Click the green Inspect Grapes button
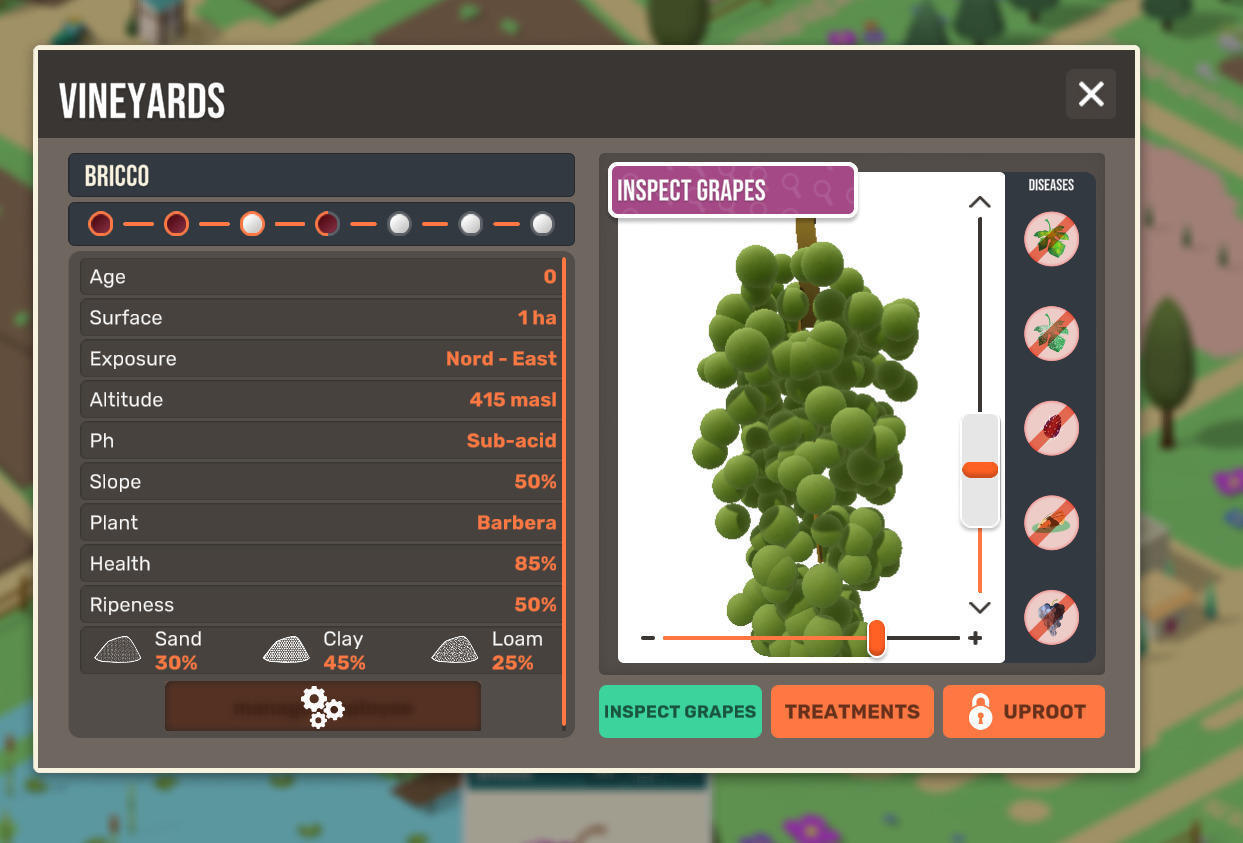Screen dimensions: 1243x843 [680, 711]
